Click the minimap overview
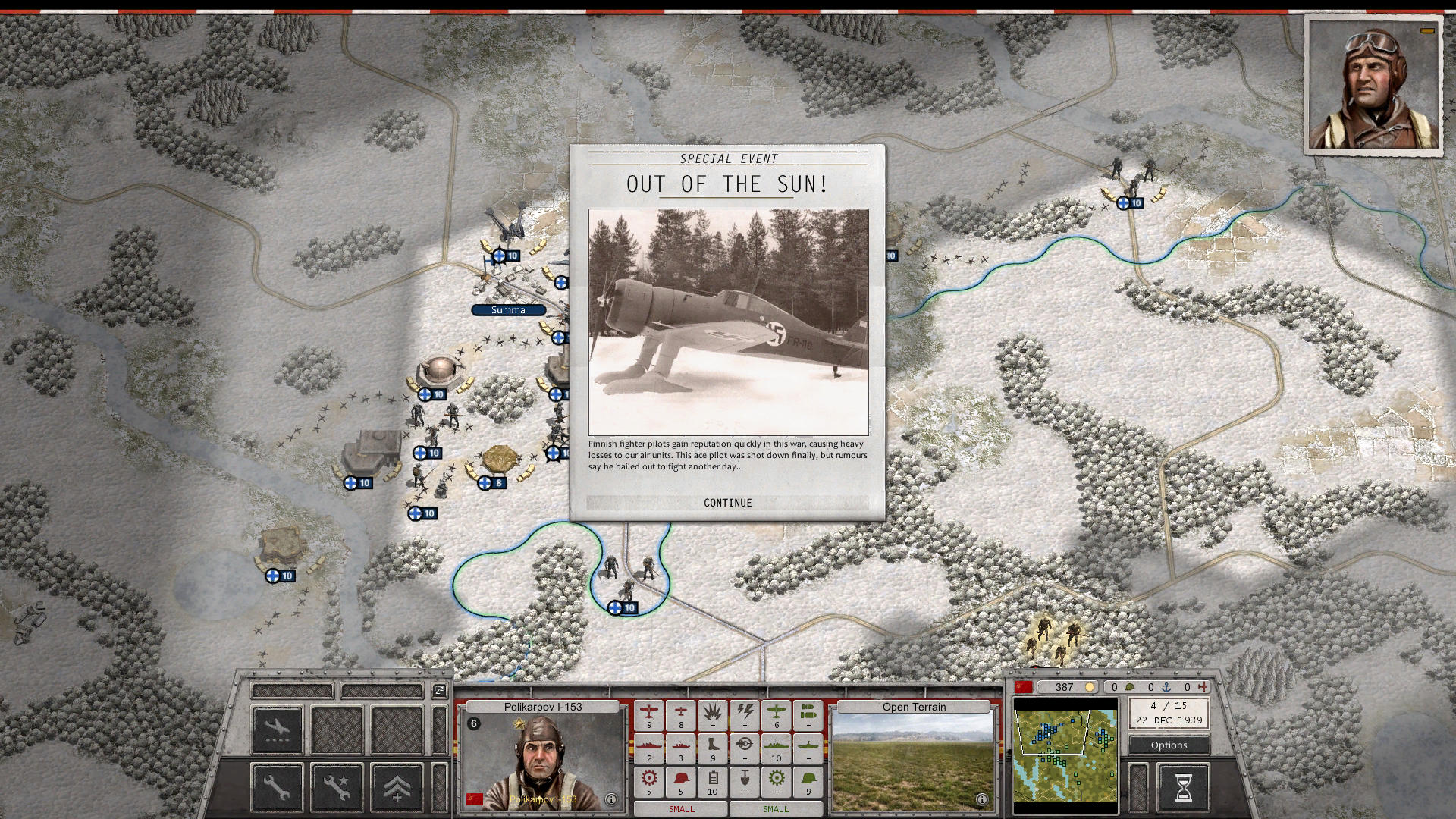This screenshot has width=1456, height=819. click(x=1065, y=752)
